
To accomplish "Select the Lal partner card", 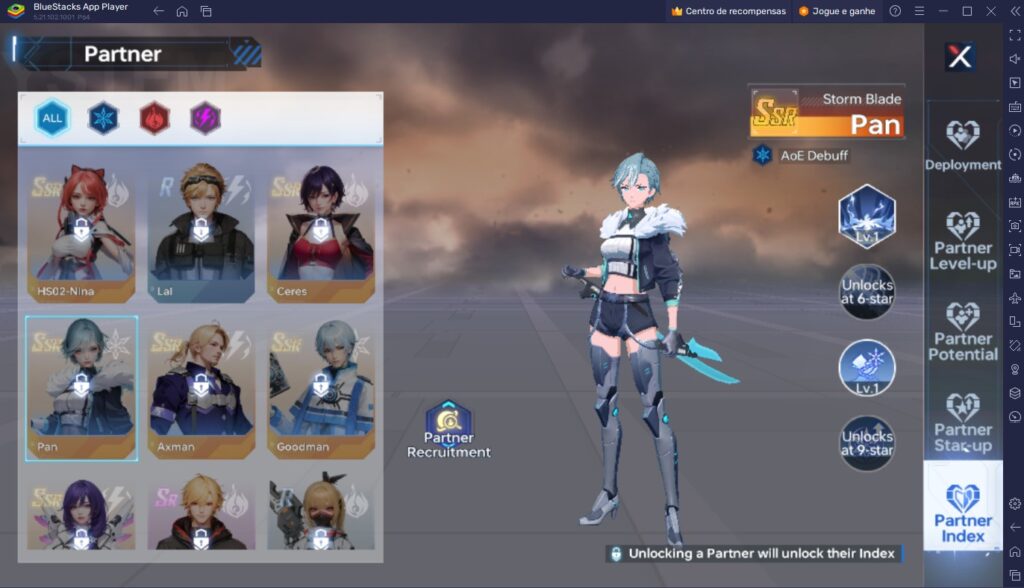I will pos(200,231).
